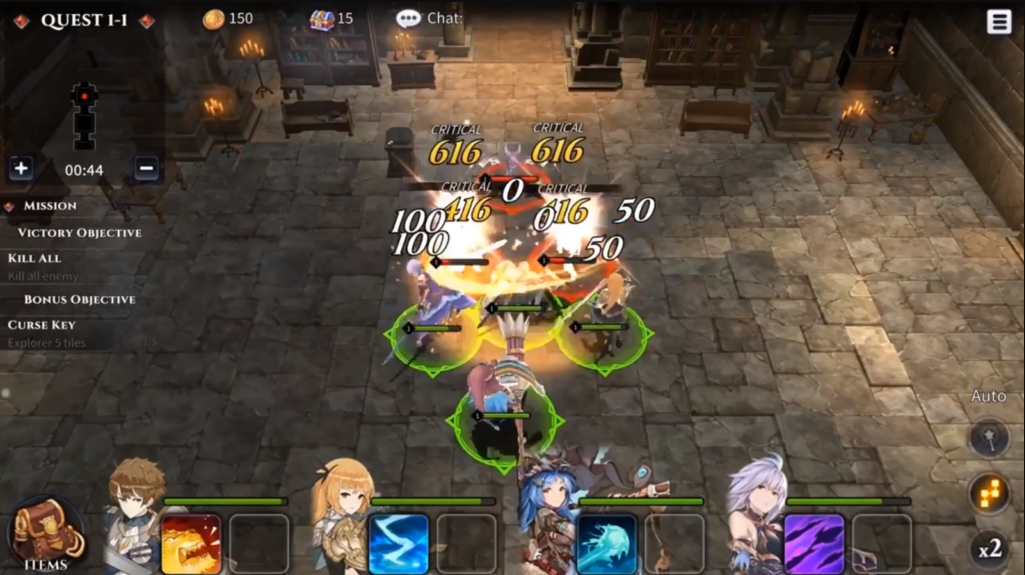Click the gold coin counter icon
Image resolution: width=1025 pixels, height=575 pixels.
tap(213, 19)
